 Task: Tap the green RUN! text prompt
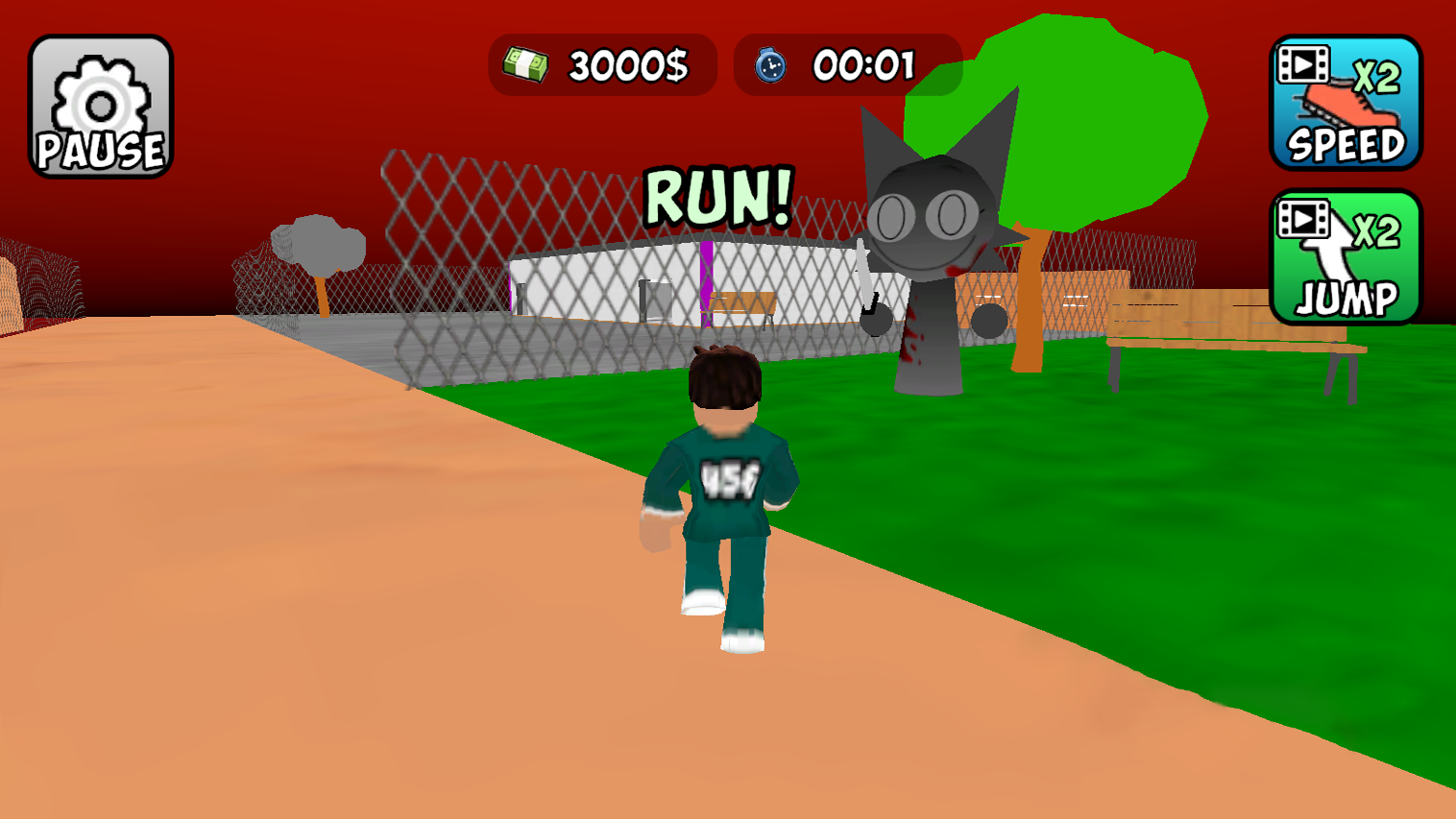tap(716, 198)
